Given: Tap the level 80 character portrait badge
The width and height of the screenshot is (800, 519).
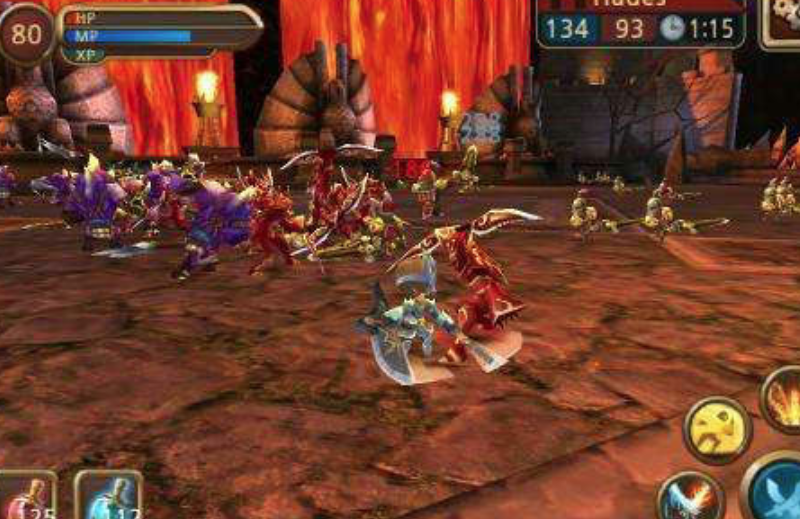Looking at the screenshot, I should pos(27,34).
